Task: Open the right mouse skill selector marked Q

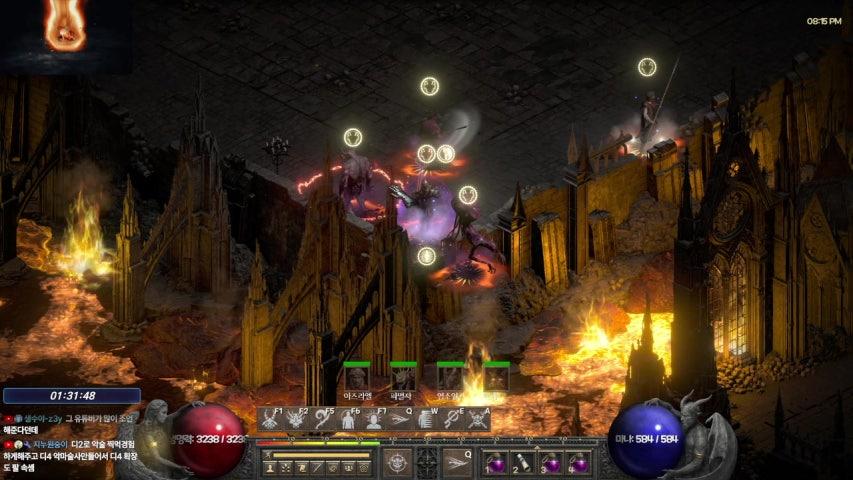Action: (x=456, y=462)
